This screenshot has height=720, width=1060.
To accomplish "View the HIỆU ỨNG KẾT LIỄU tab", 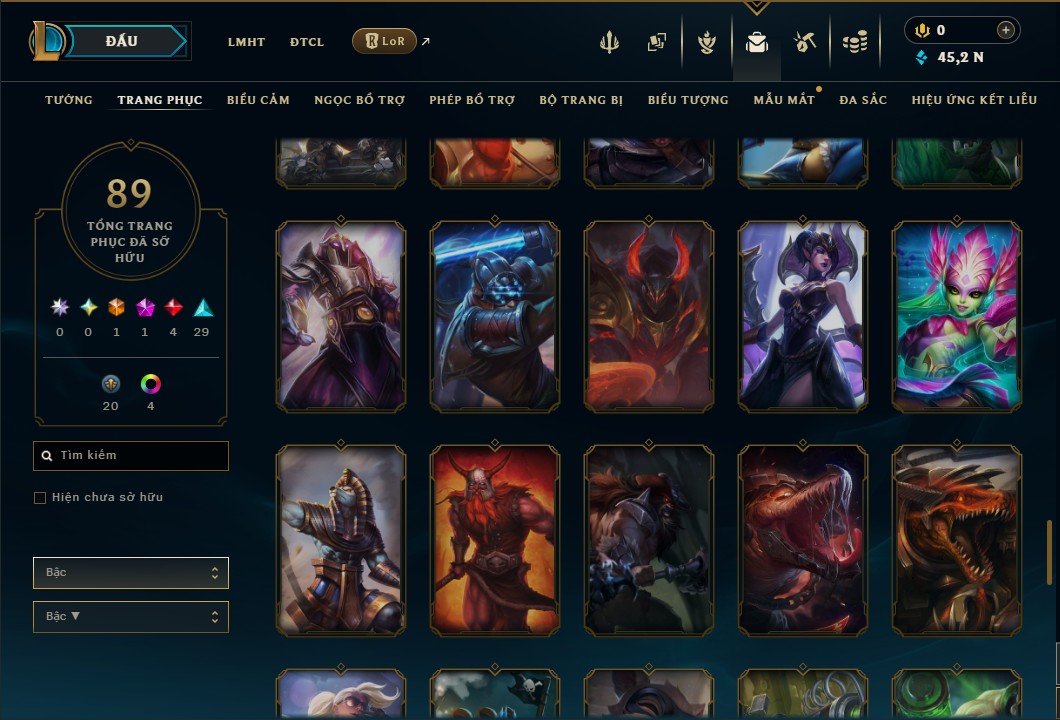I will (974, 100).
